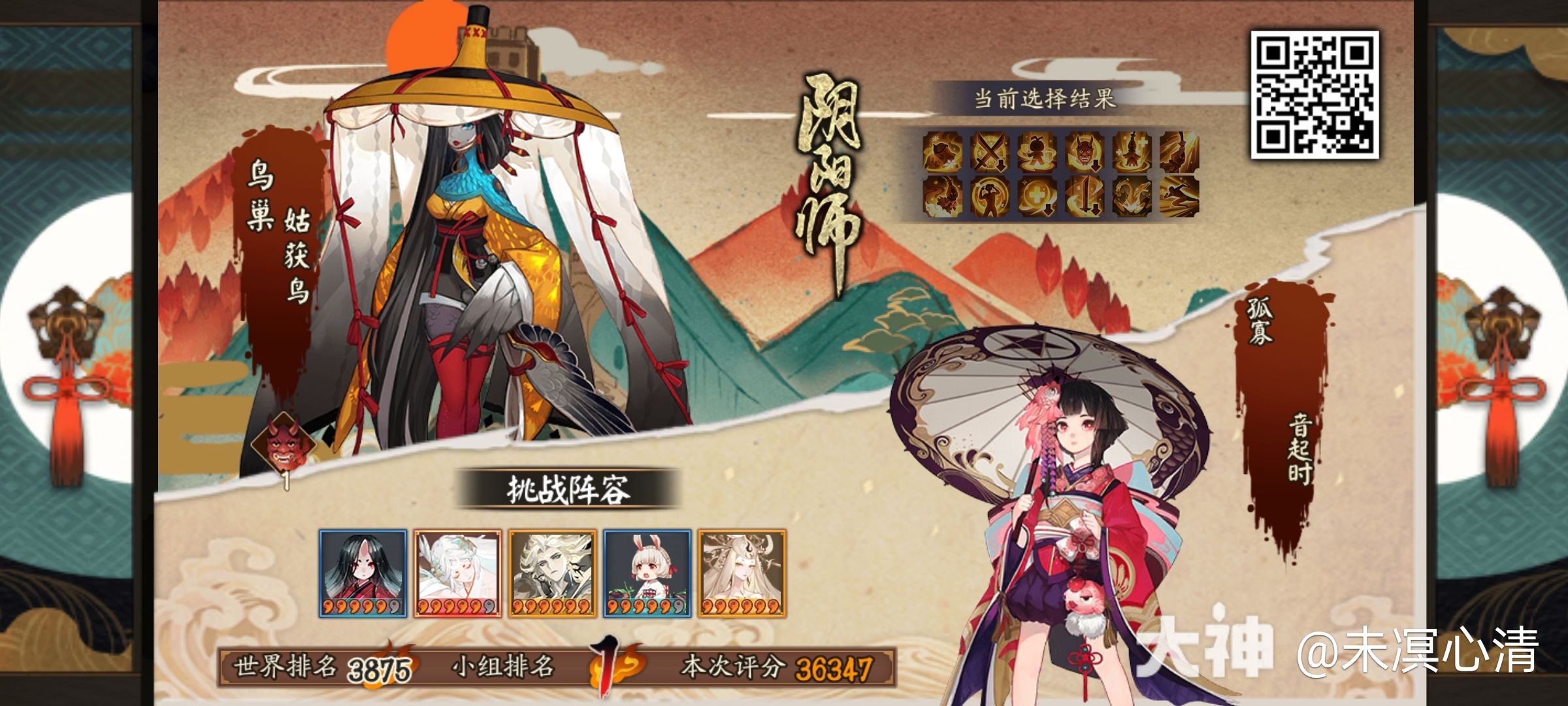Screen dimensions: 1568x706
Task: Open the QR code image
Action: pos(1314,94)
